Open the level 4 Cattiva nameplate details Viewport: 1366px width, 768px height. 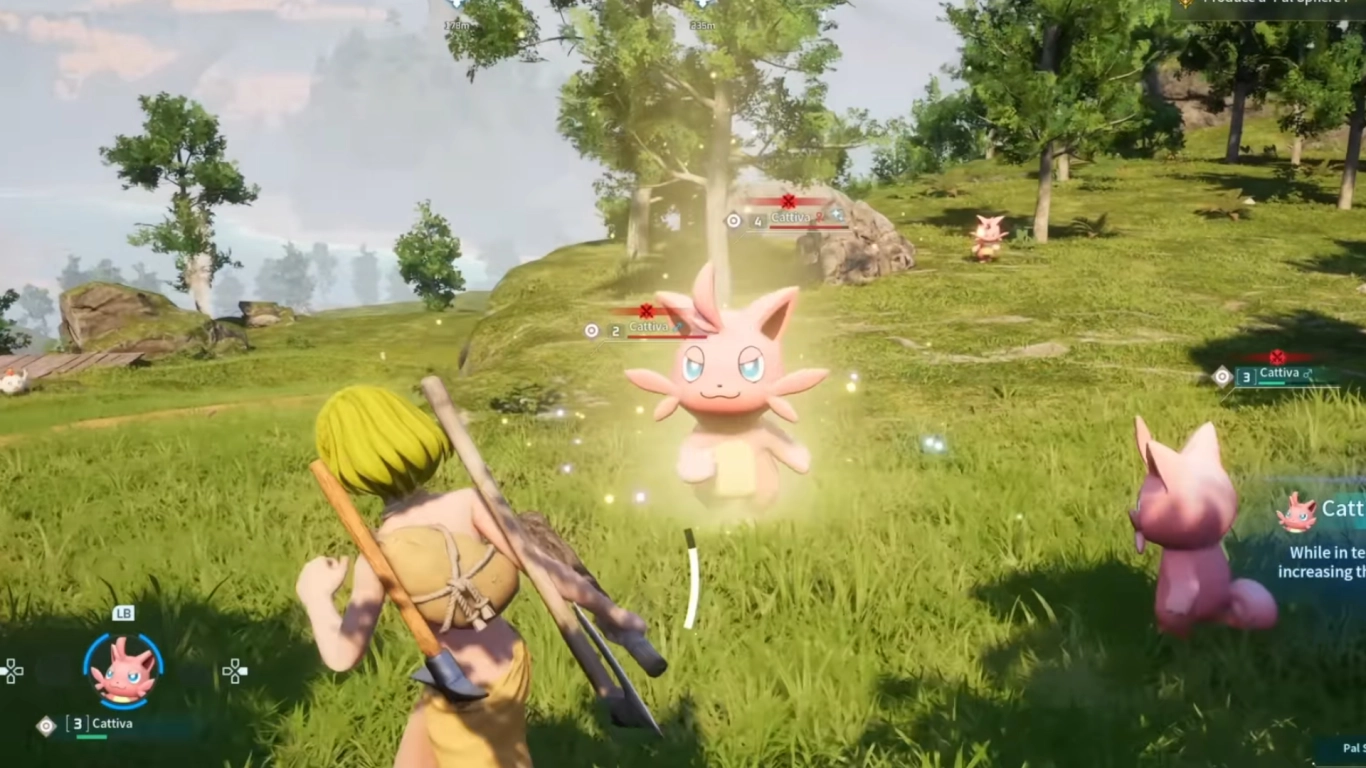pyautogui.click(x=790, y=218)
